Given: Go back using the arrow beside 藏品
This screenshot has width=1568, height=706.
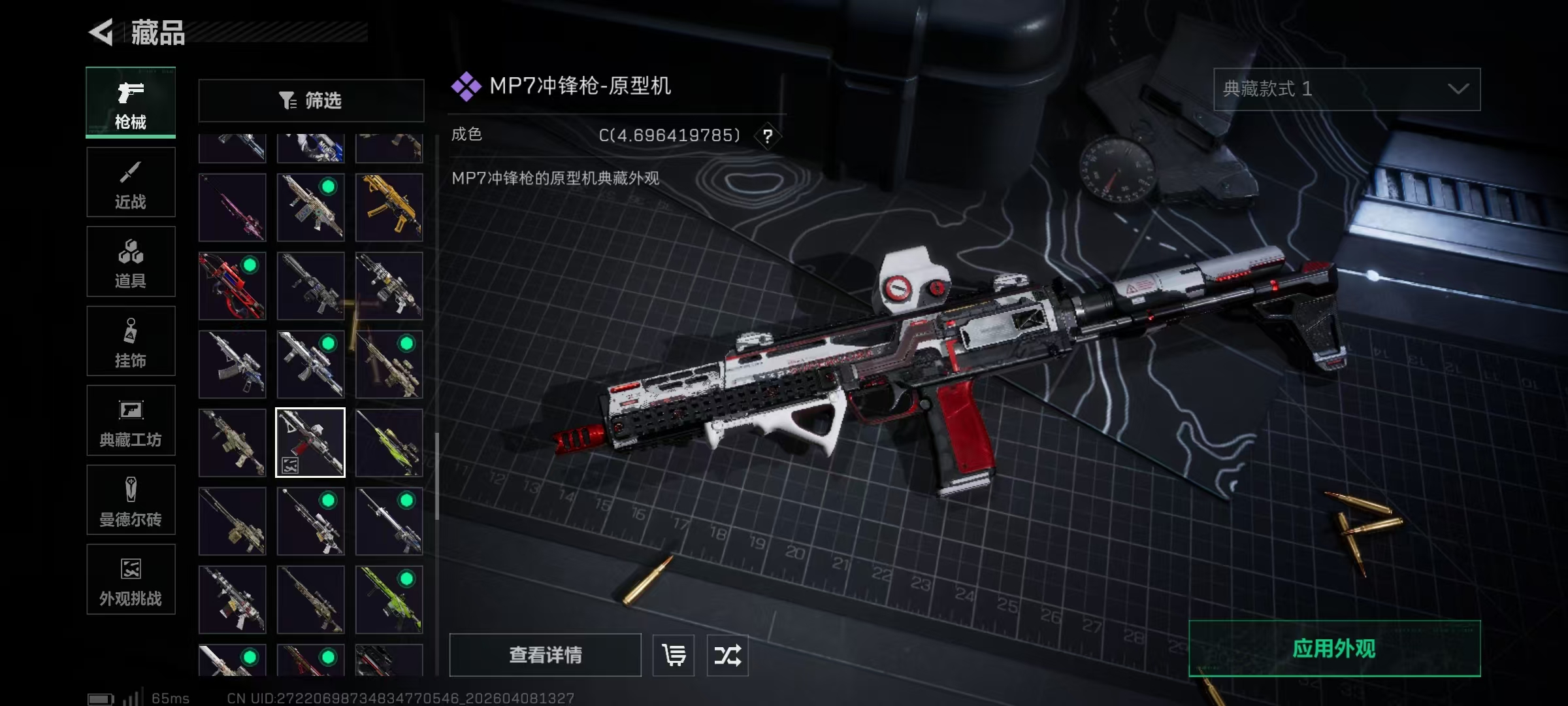Looking at the screenshot, I should 102,32.
